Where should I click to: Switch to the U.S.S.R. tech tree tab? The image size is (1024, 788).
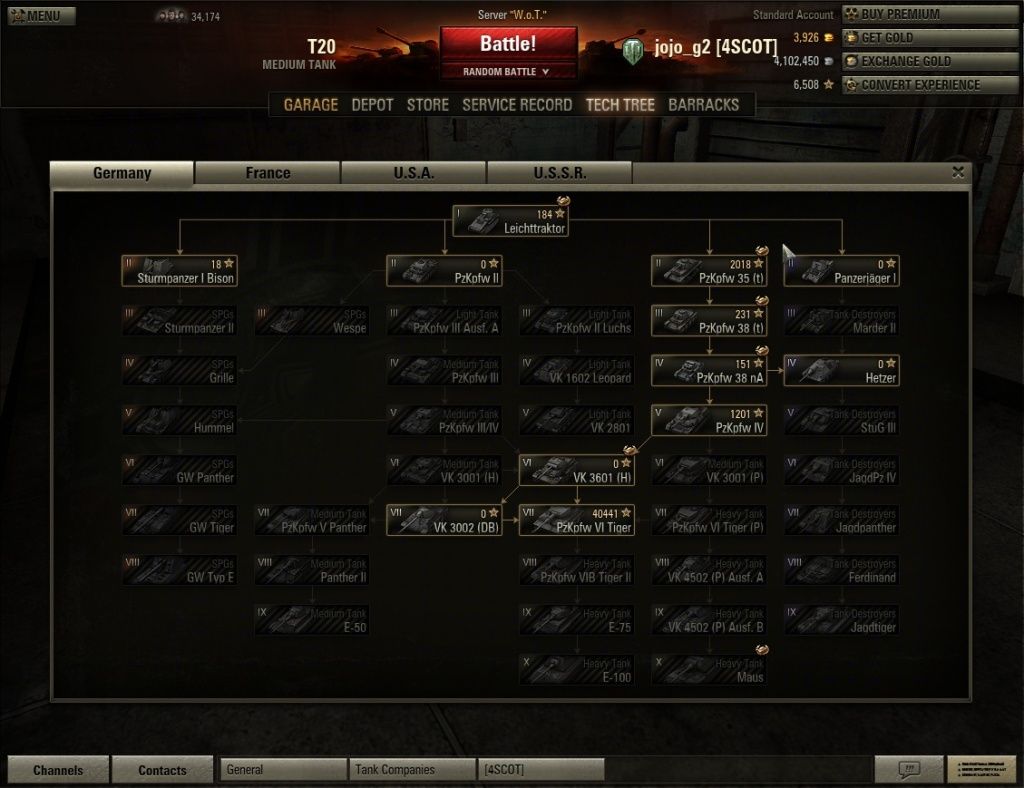560,173
